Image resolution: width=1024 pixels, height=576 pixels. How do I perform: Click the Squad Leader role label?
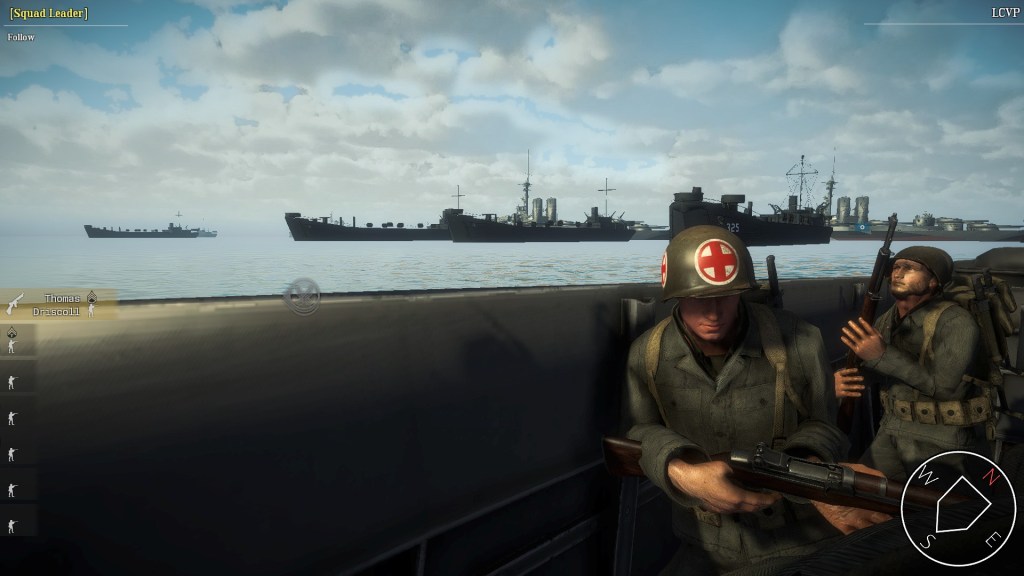(48, 13)
